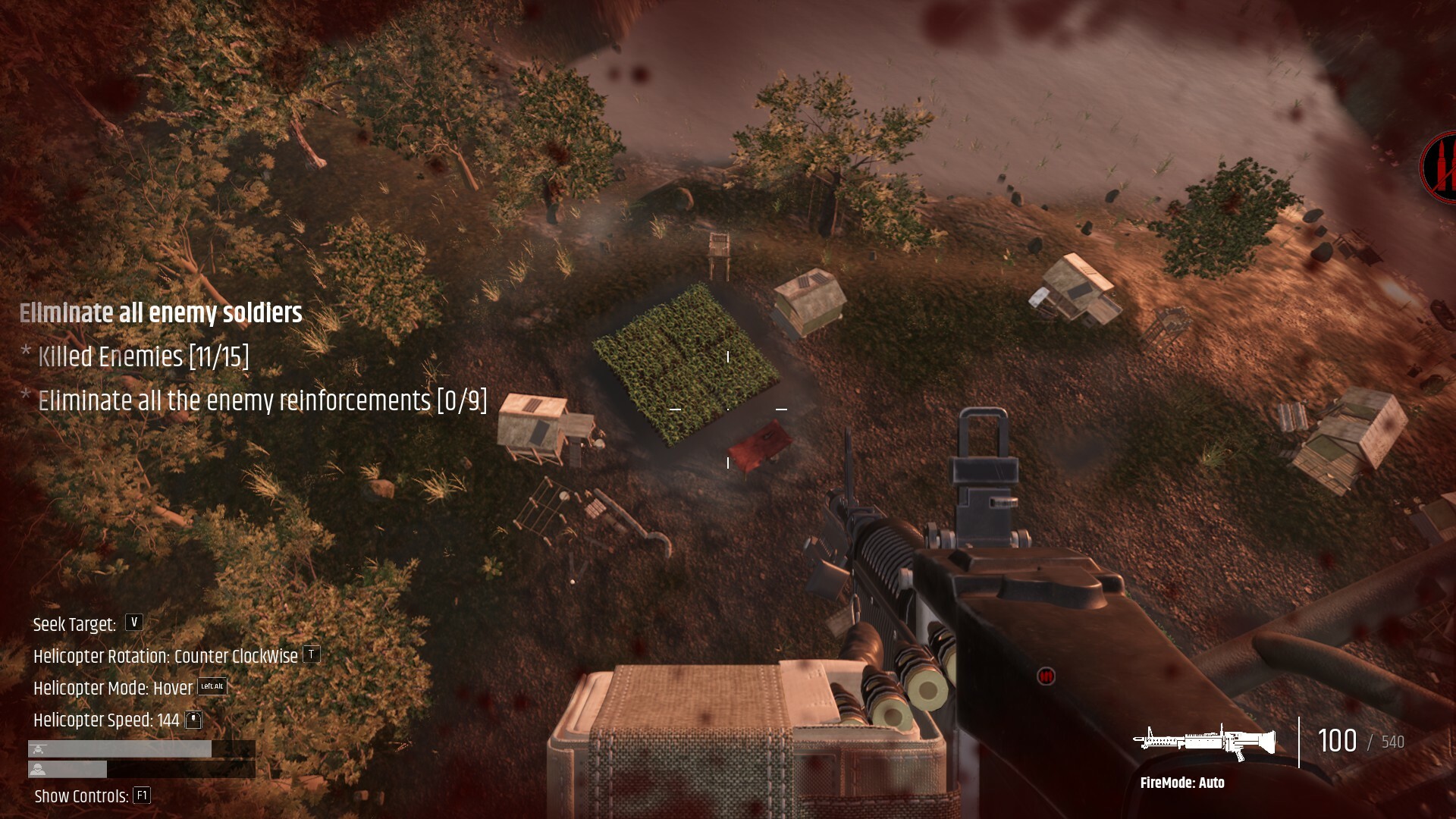Click the "FireMode: Auto" indicator
This screenshot has width=1456, height=819.
click(x=1181, y=783)
